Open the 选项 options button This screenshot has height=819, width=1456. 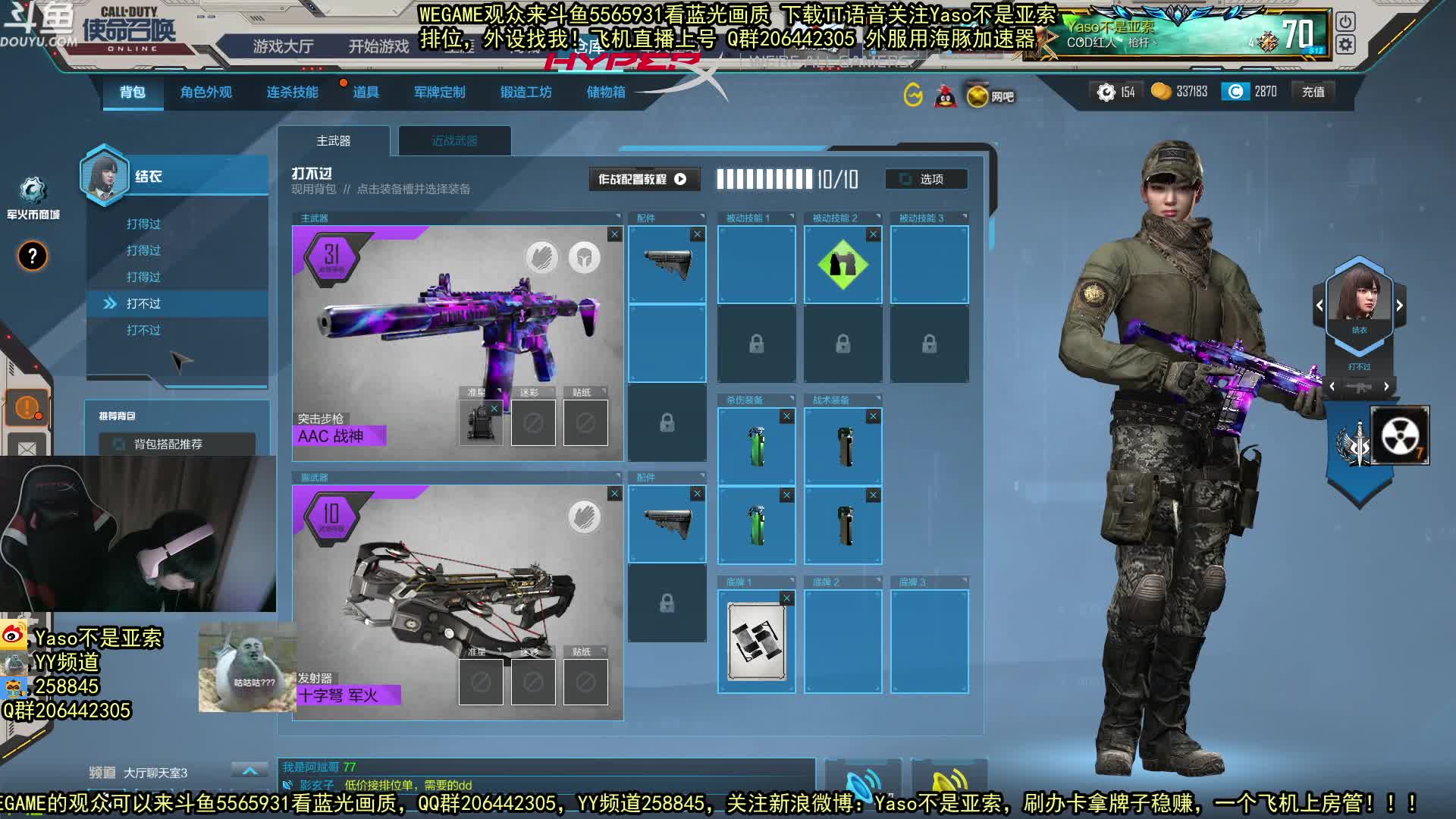(x=926, y=179)
